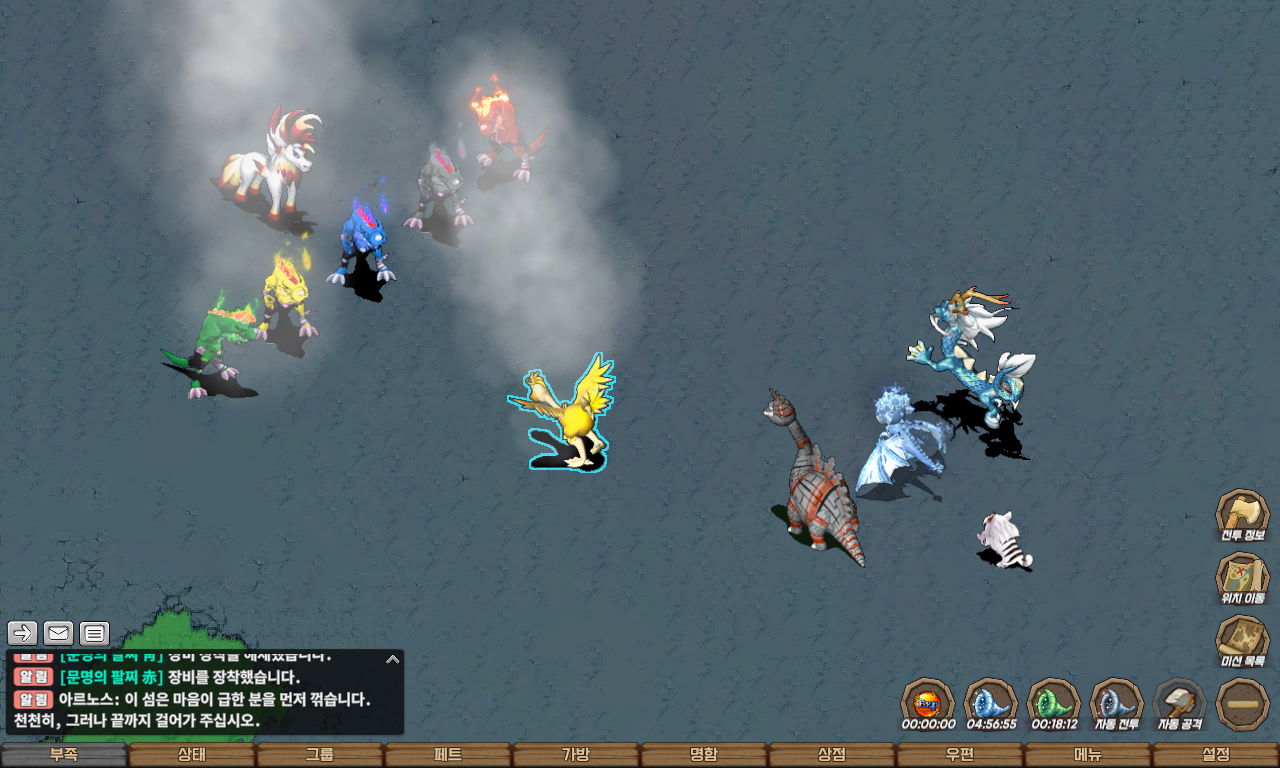1280x768 pixels.
Task: Open the 상점 (Shop) menu
Action: click(831, 755)
